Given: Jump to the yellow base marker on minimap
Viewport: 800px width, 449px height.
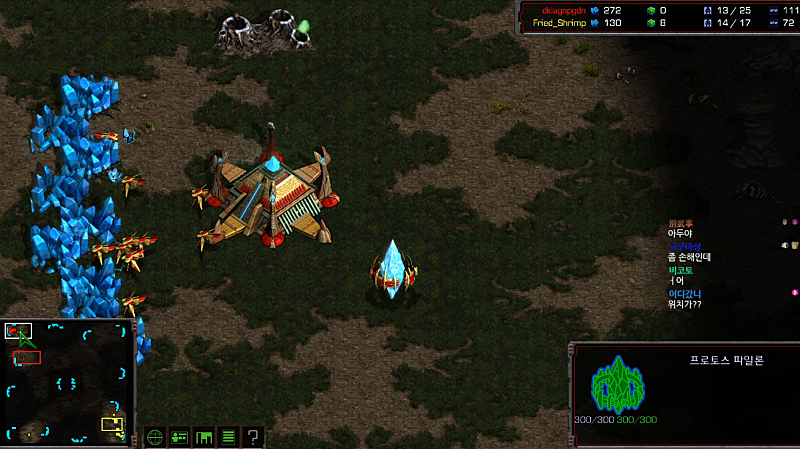Looking at the screenshot, I should pos(112,424).
